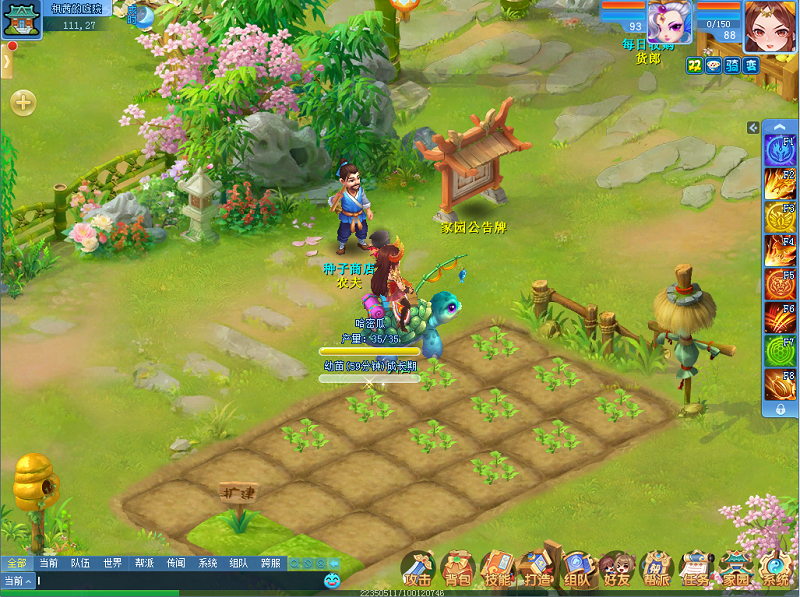Use the F7 green orb skill
This screenshot has height=597, width=800.
click(779, 351)
